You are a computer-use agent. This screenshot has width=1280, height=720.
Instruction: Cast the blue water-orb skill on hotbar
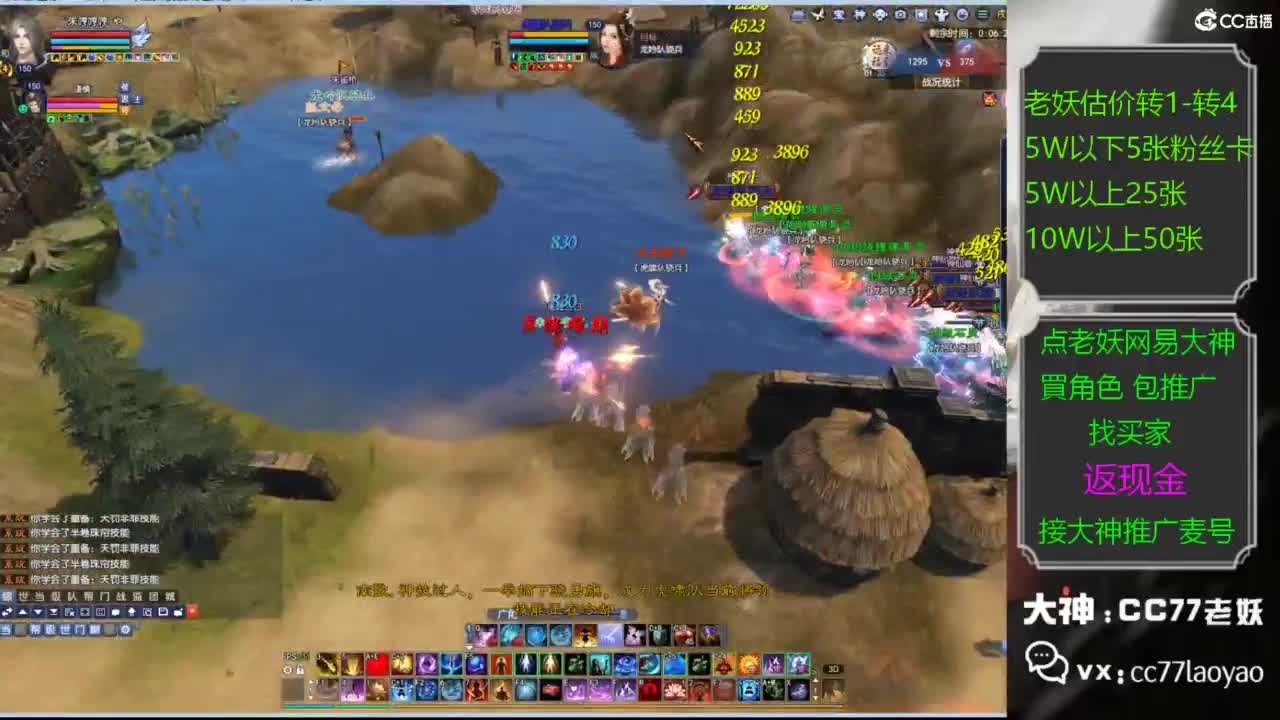473,663
